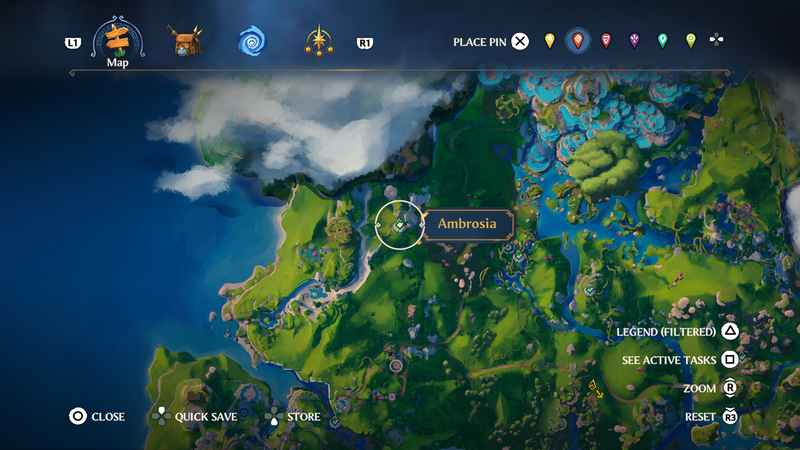Select the golden compass star tab
Viewport: 800px width, 450px height.
pos(319,42)
